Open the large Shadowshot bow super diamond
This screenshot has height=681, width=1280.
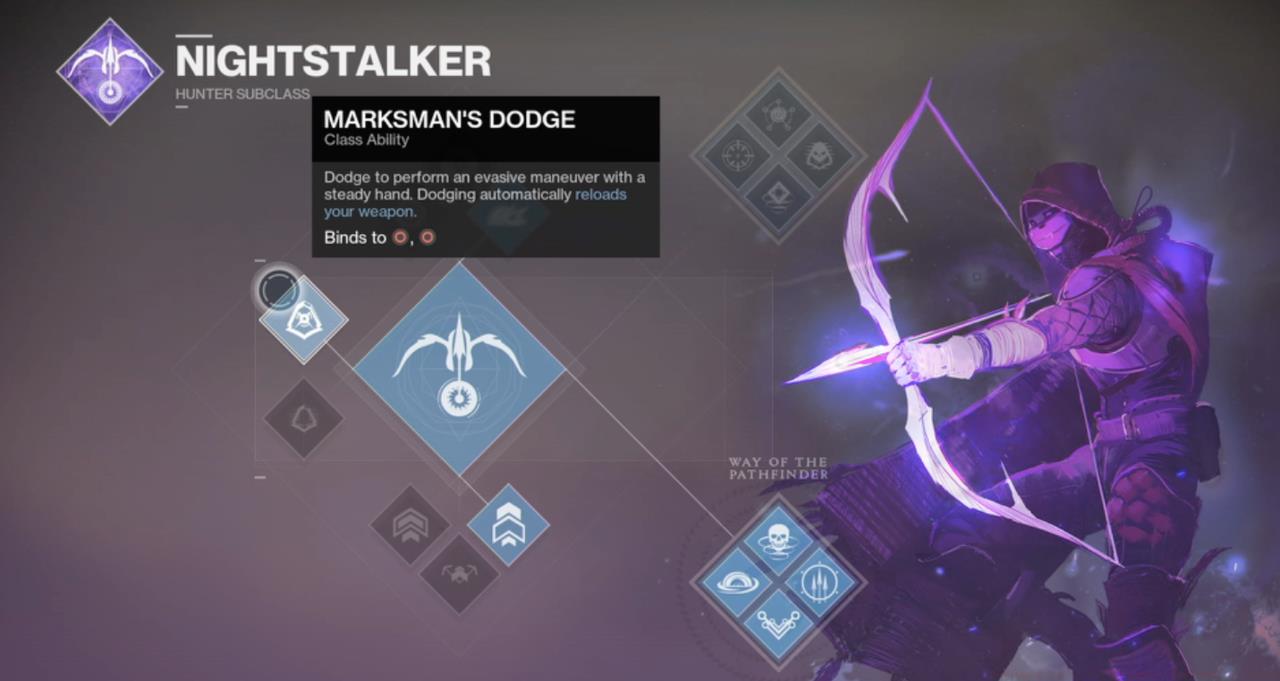(x=459, y=368)
